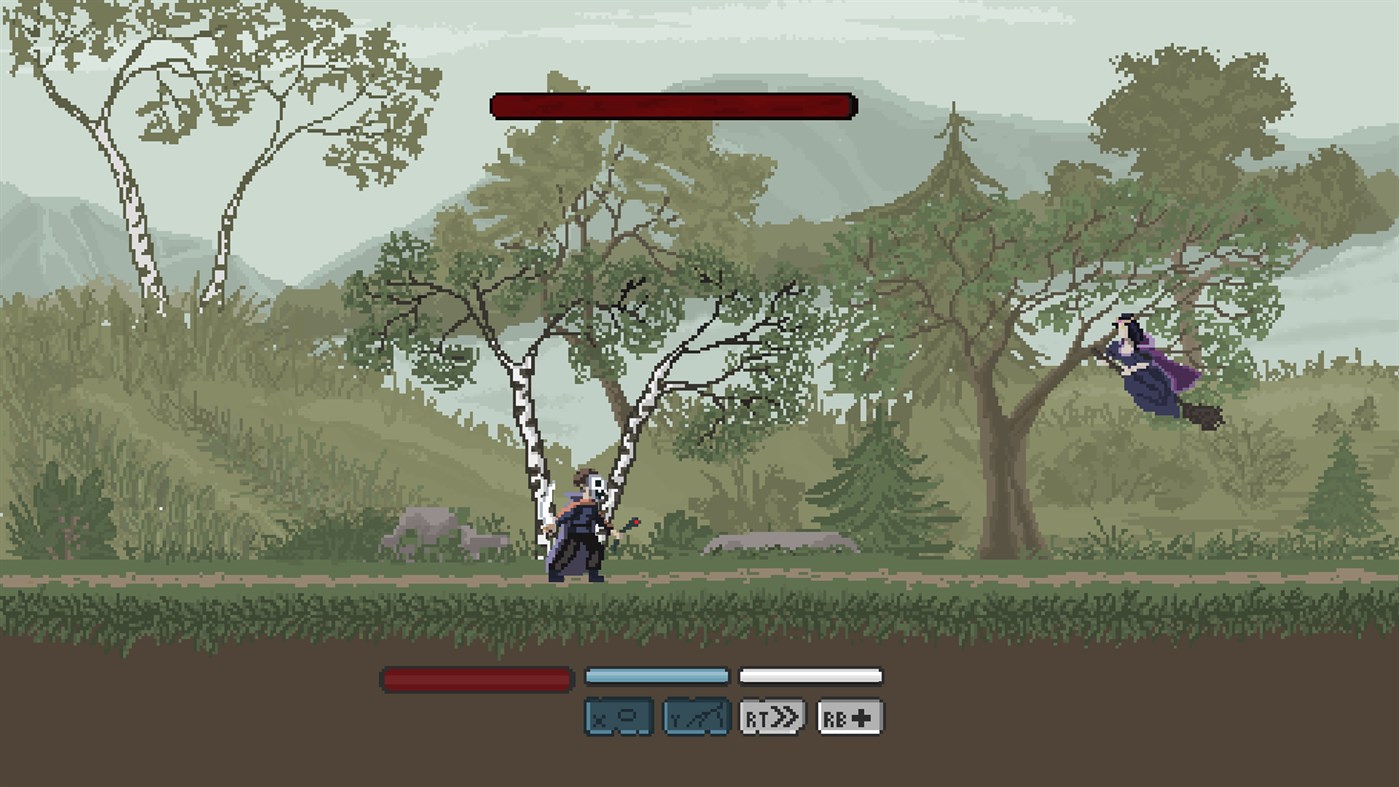Activate the RB plus ability icon
Screen dimensions: 1399x787
(849, 716)
